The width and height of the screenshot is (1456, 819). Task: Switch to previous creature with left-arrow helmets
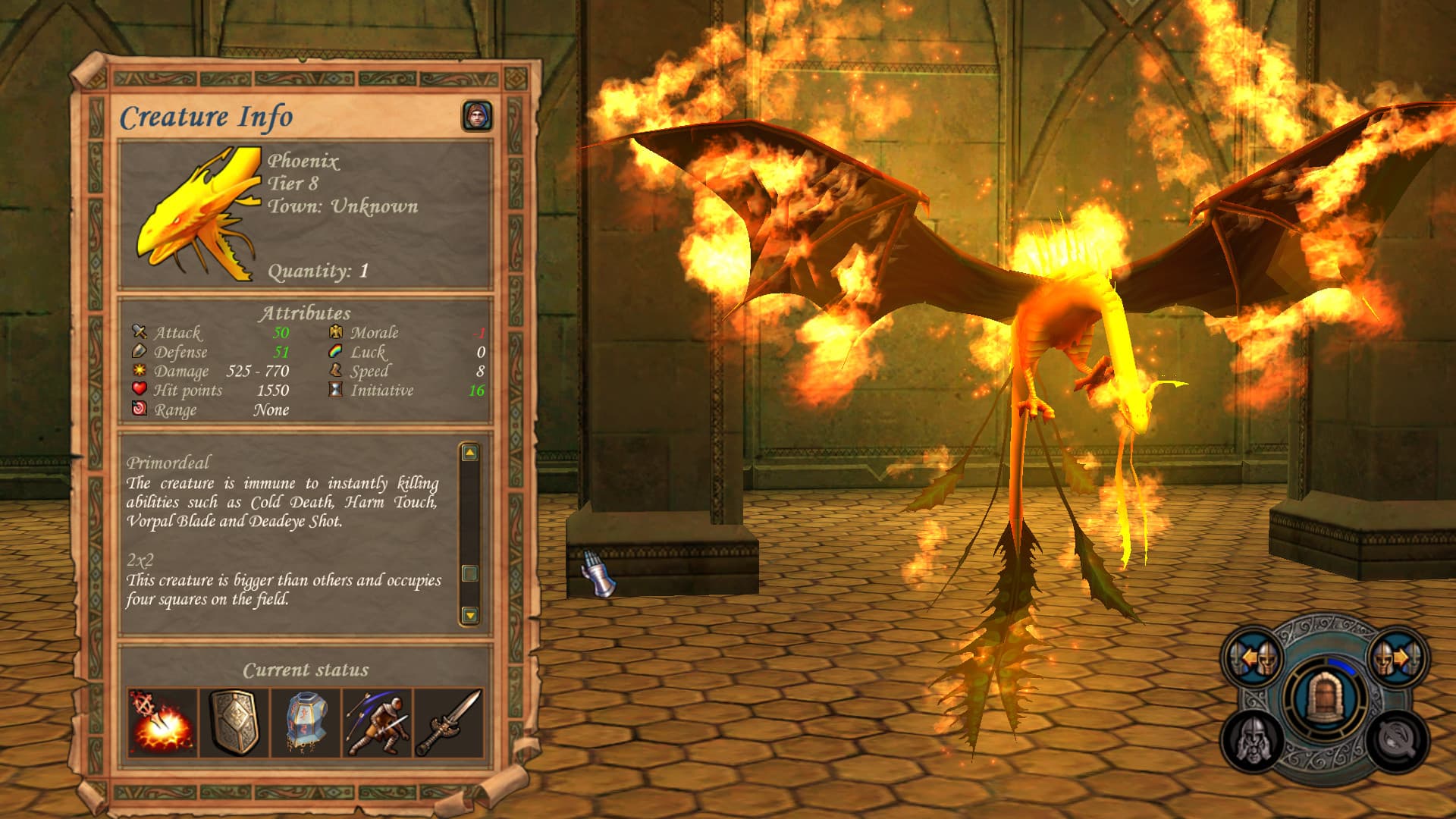[x=1253, y=657]
